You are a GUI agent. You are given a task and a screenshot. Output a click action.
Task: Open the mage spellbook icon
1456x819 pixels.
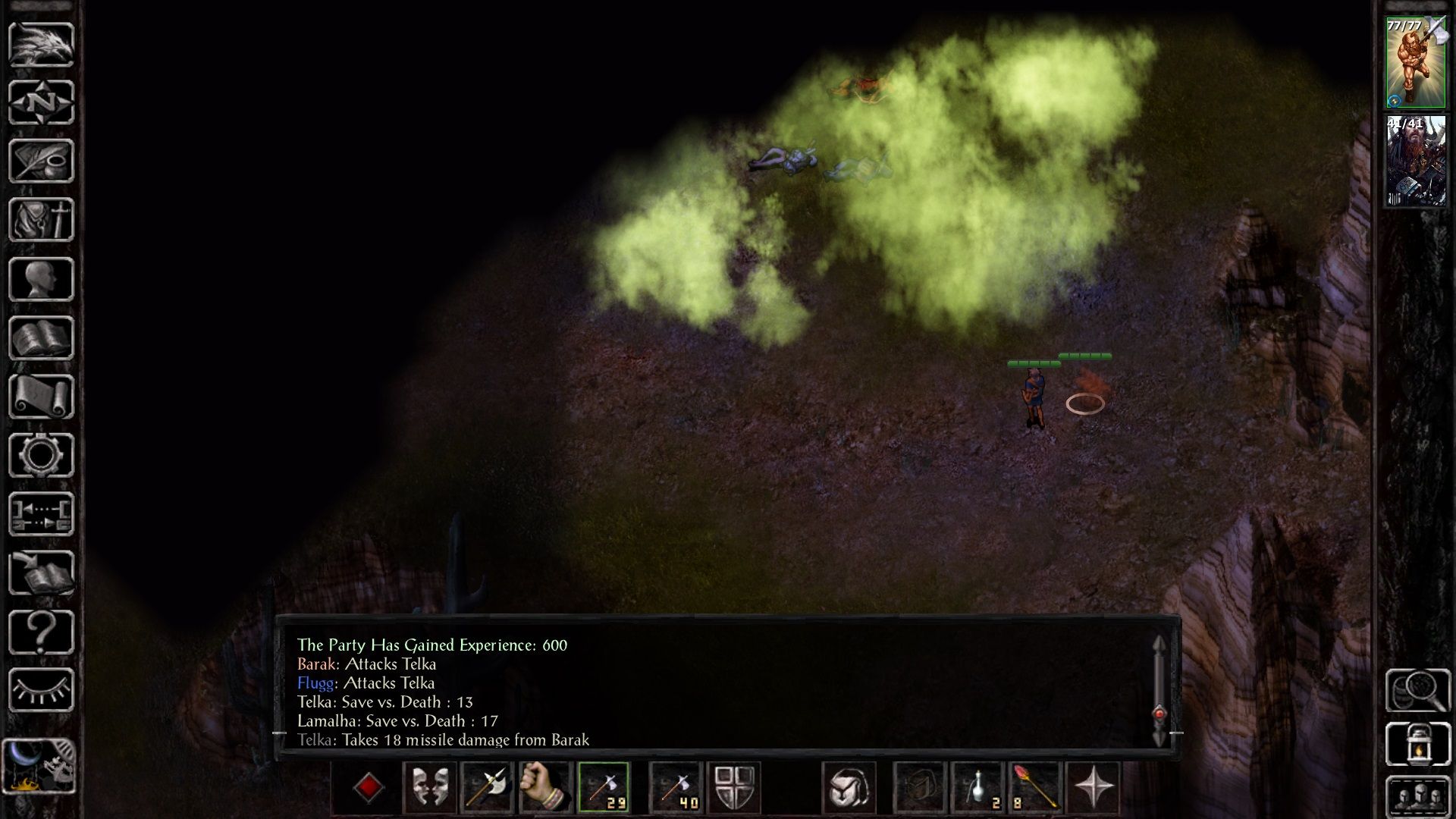click(41, 338)
